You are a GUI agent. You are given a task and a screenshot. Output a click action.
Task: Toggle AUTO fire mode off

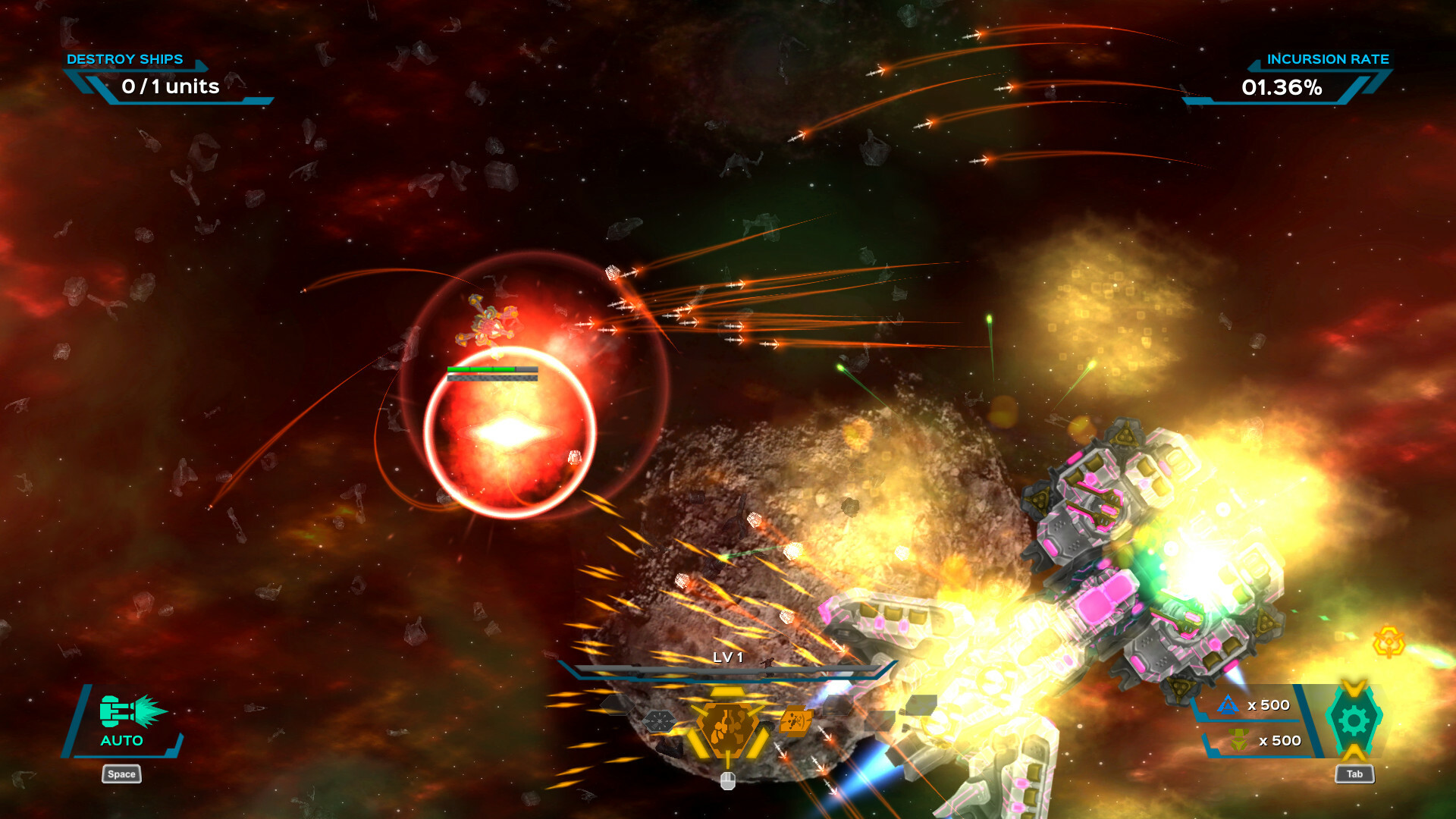[121, 742]
